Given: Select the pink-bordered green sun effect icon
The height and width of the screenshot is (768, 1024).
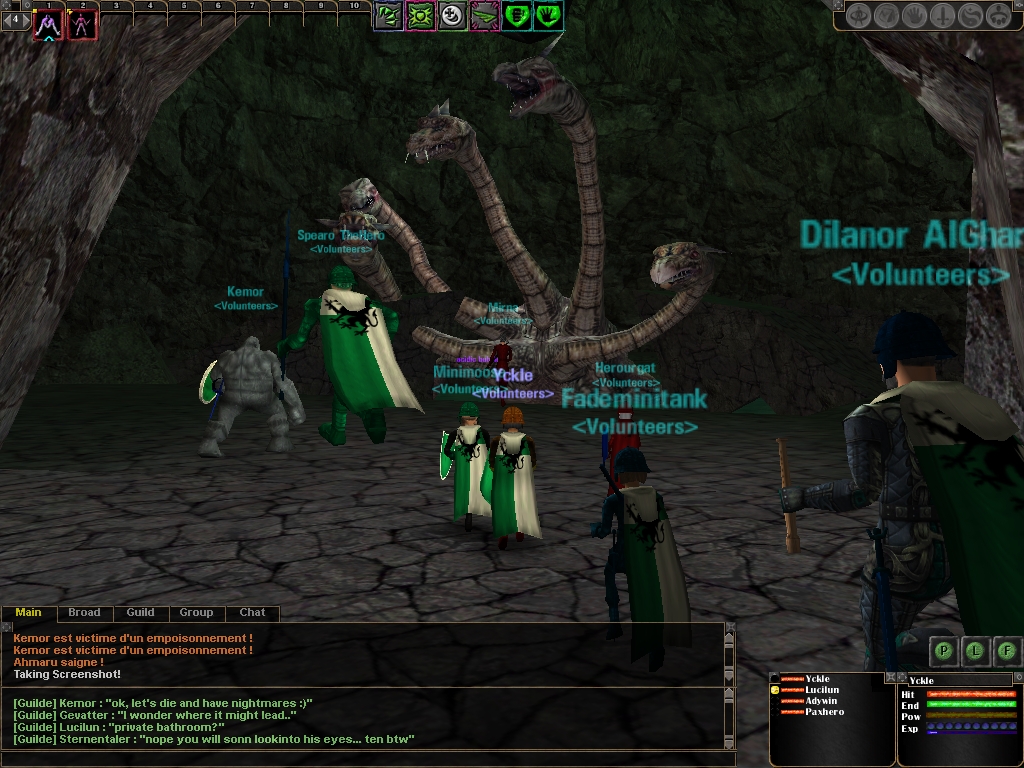Looking at the screenshot, I should click(x=421, y=15).
